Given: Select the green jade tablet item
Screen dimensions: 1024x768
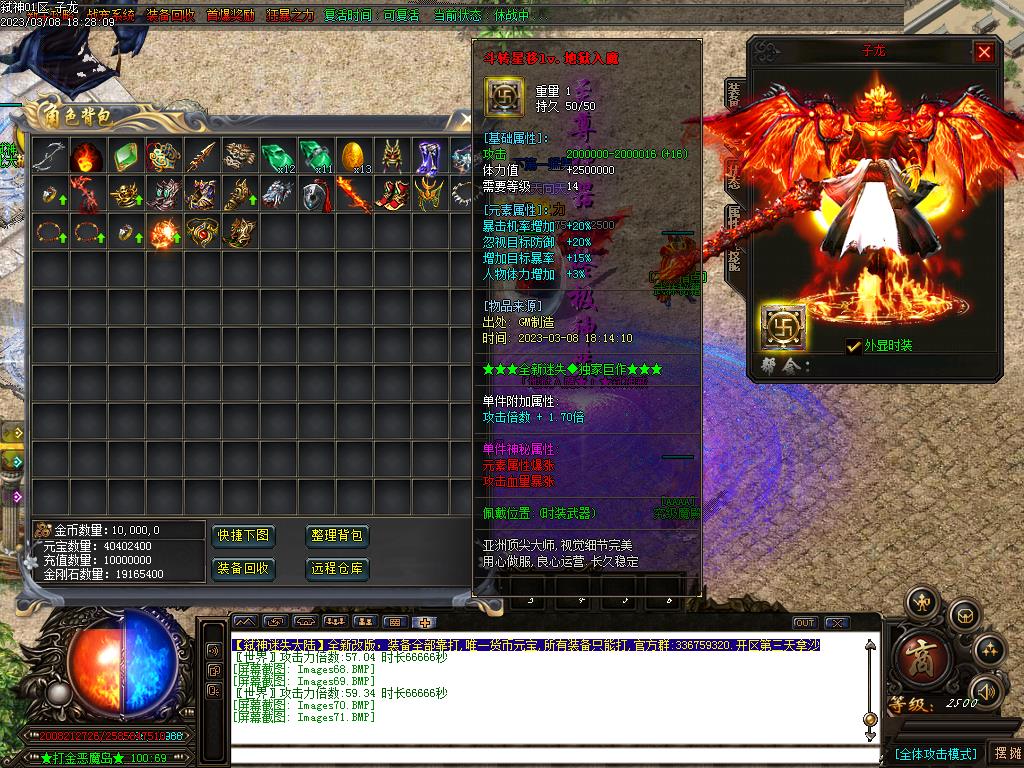Looking at the screenshot, I should (126, 156).
